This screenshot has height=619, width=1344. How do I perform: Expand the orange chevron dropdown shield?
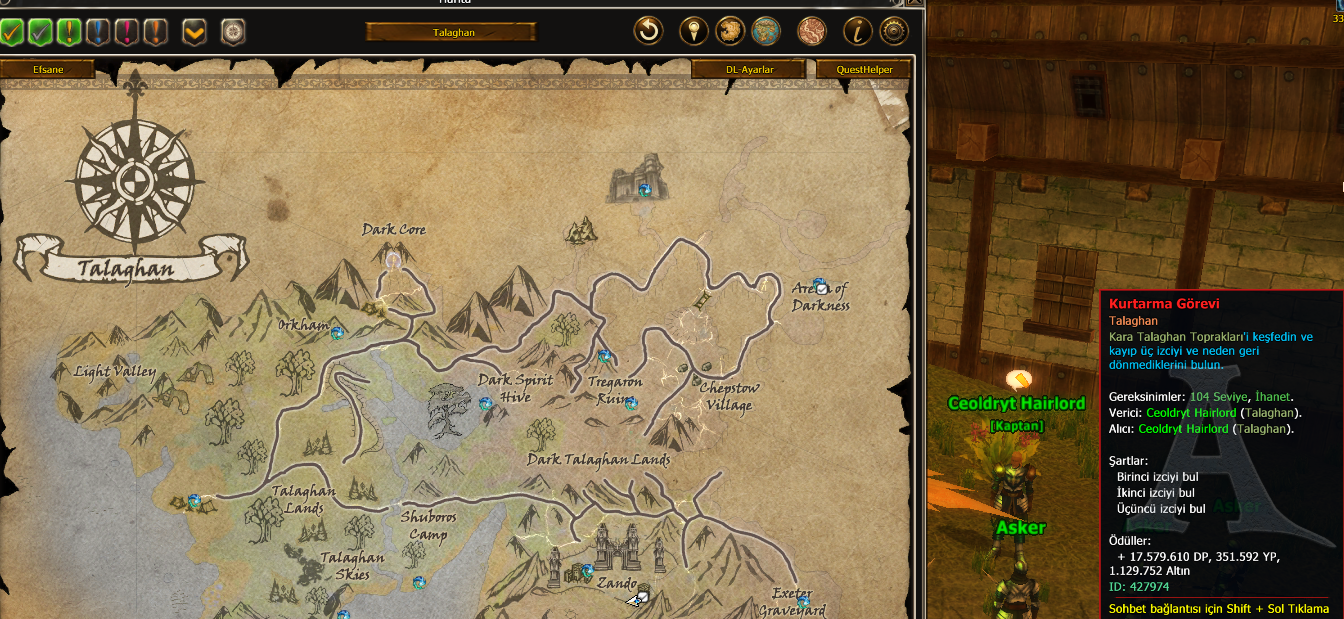click(194, 32)
